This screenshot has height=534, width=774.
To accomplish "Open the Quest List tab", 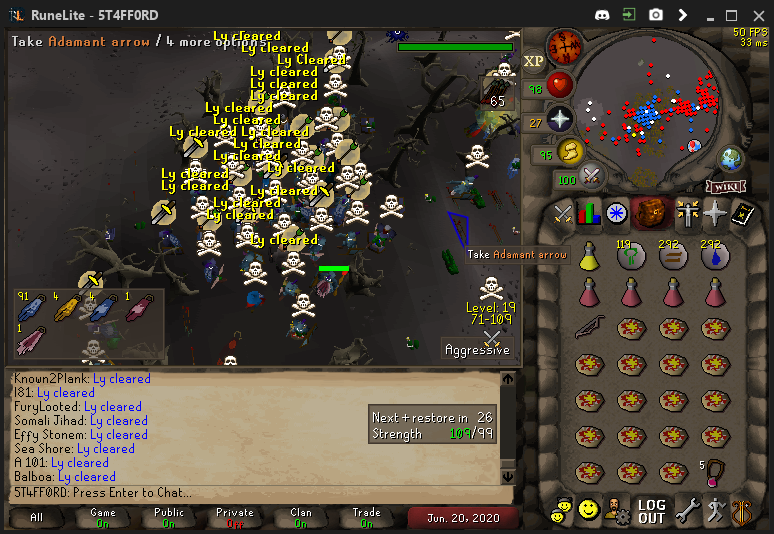I will (617, 213).
